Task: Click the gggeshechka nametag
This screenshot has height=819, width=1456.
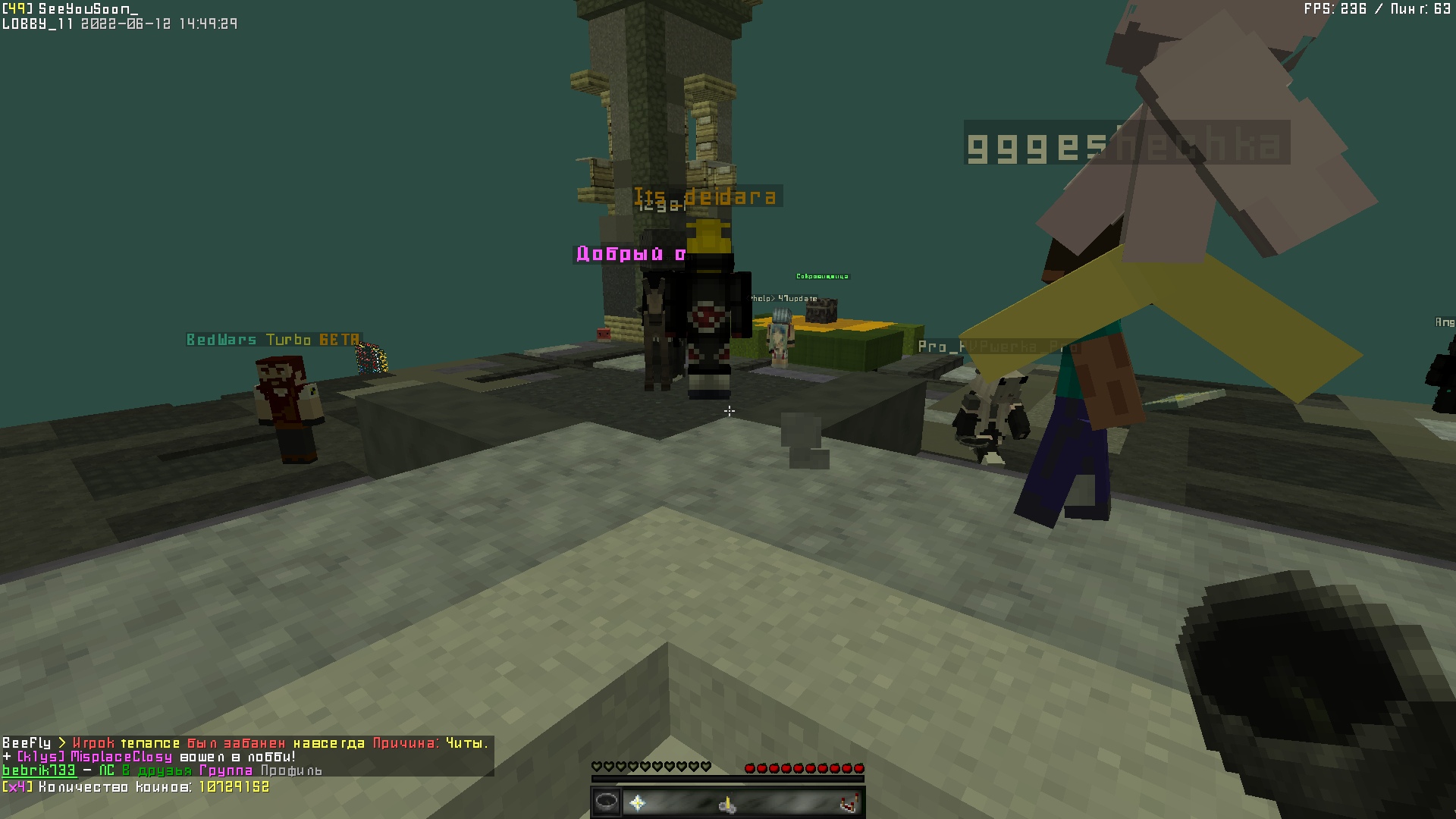Action: click(x=1126, y=144)
